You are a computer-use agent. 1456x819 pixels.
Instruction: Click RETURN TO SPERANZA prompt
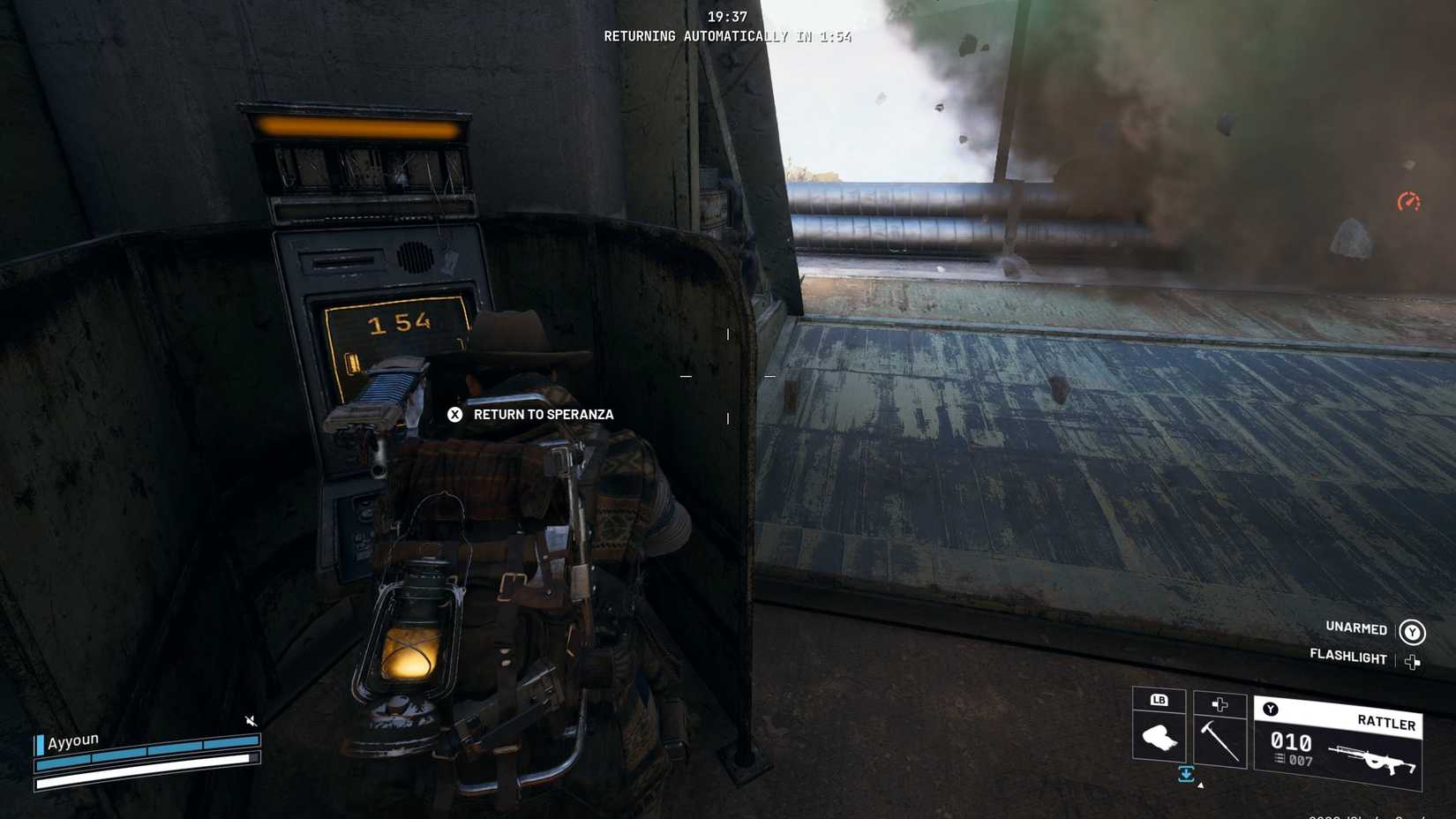point(543,414)
